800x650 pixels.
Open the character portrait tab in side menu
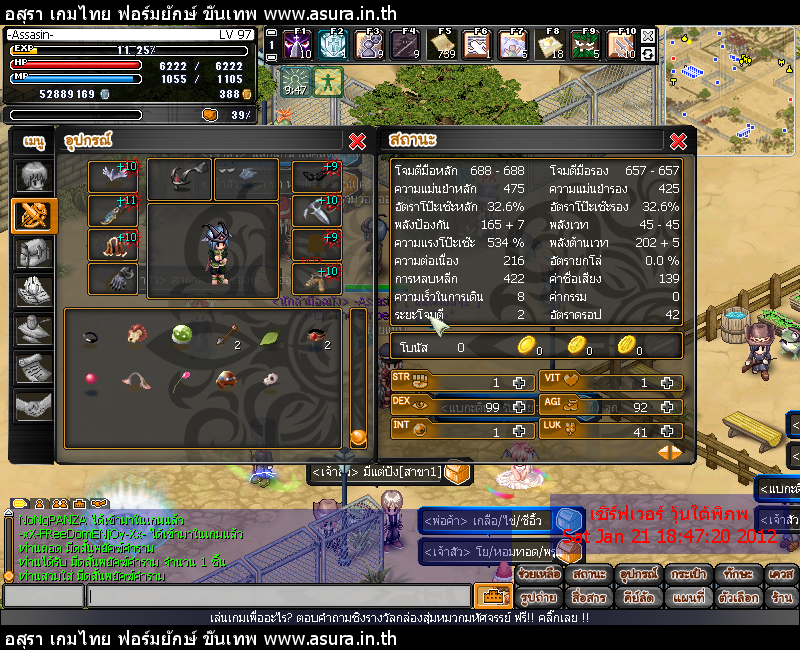pos(33,176)
